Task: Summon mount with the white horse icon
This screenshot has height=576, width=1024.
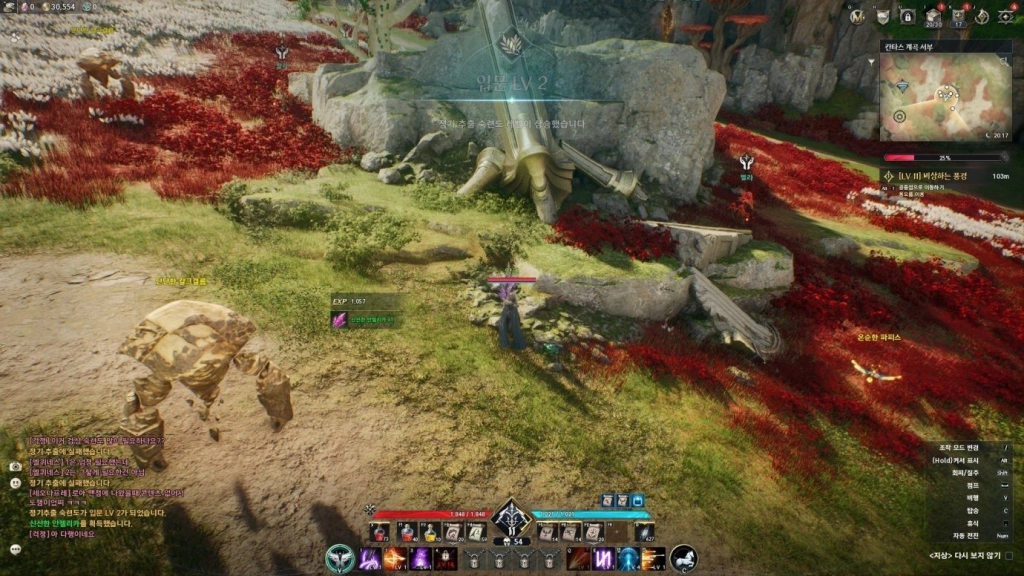Action: pyautogui.click(x=684, y=558)
